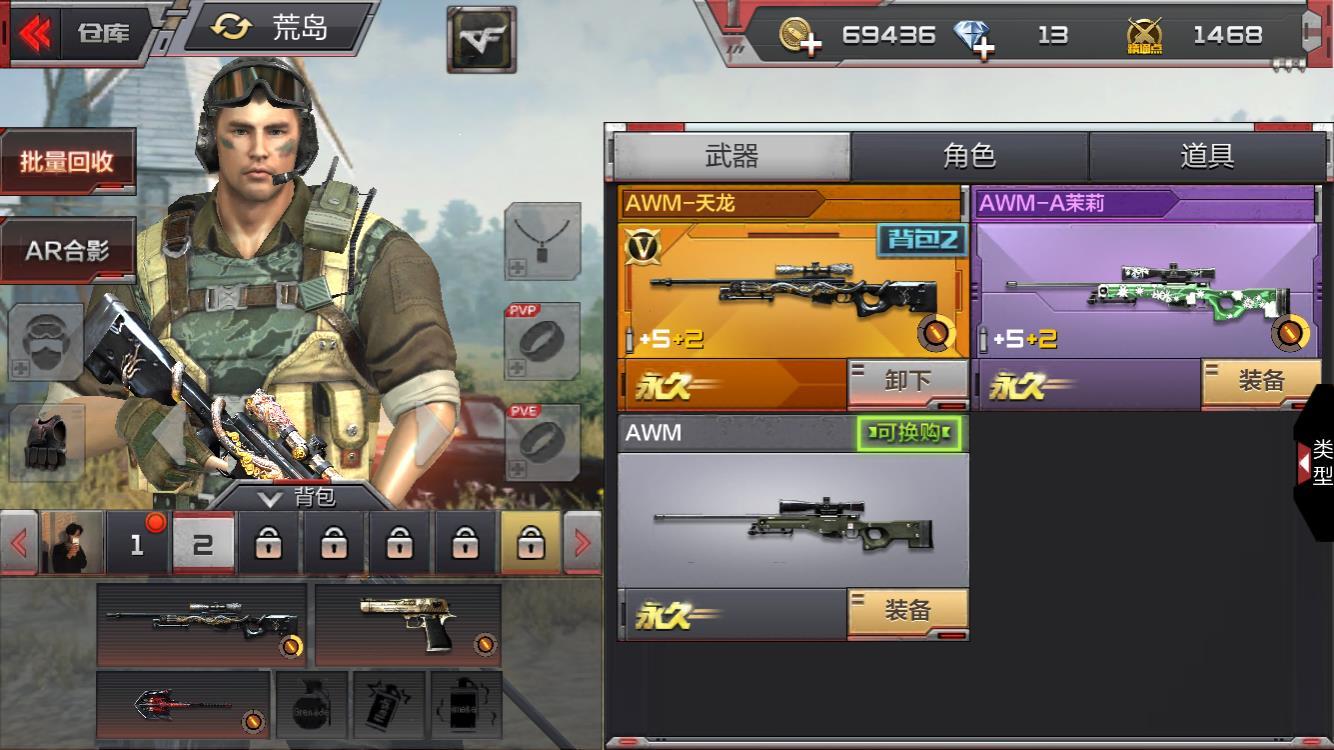Unequip AWM-天龙 with the 卸下 button
This screenshot has height=750, width=1334.
pos(907,383)
